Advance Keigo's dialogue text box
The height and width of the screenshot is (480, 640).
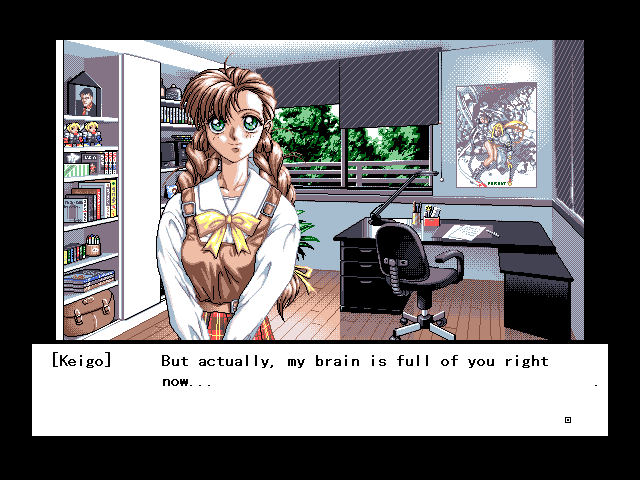tap(320, 390)
